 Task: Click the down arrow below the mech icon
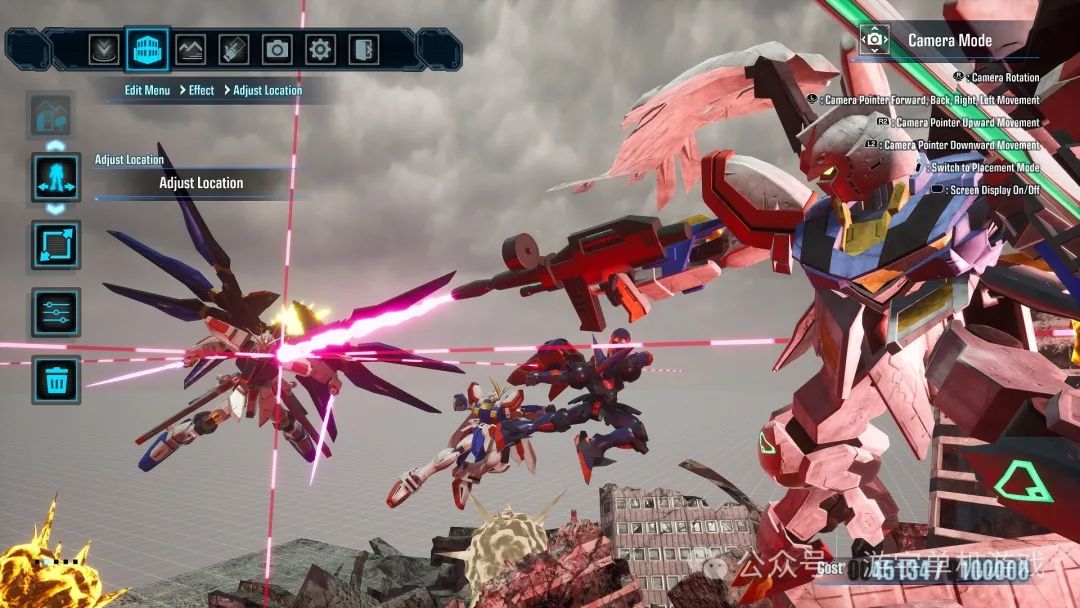coord(56,209)
